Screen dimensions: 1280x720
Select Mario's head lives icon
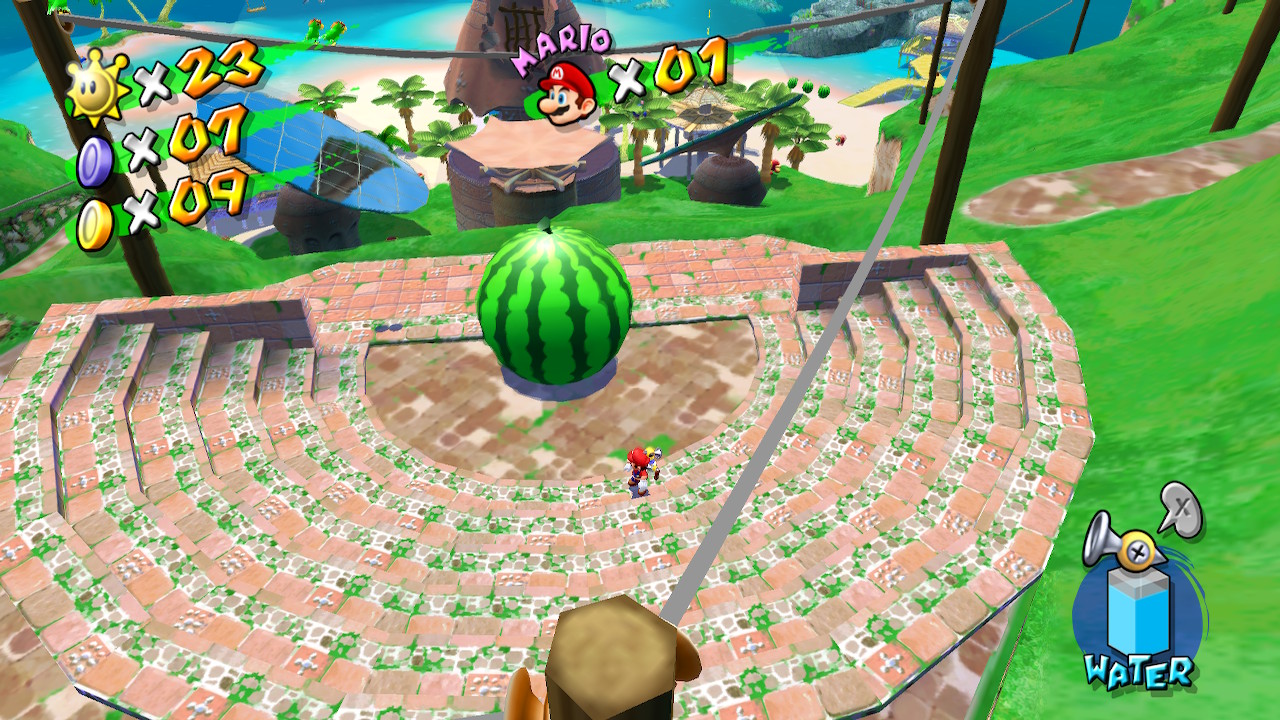tap(566, 92)
